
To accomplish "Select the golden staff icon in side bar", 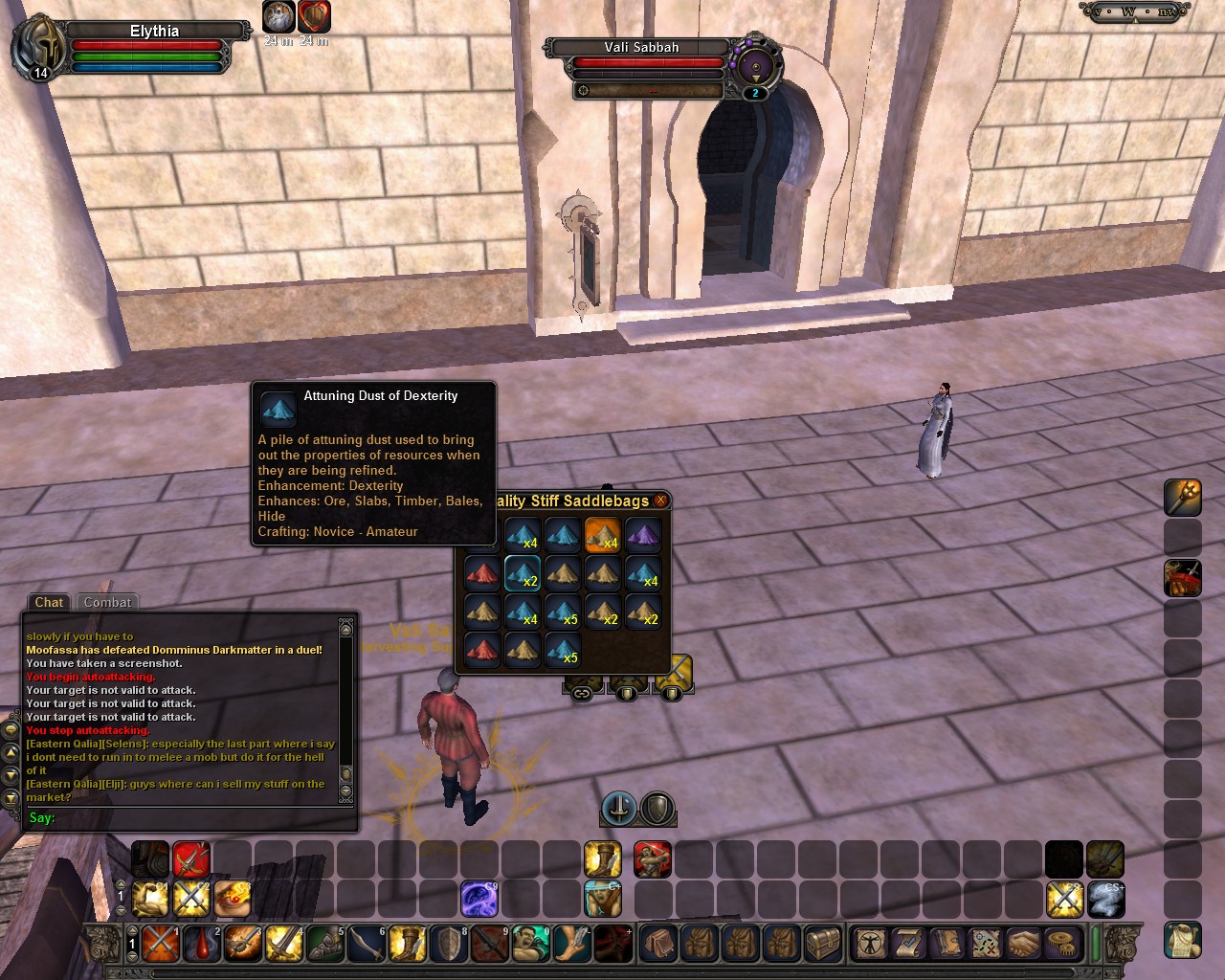I will (1182, 498).
